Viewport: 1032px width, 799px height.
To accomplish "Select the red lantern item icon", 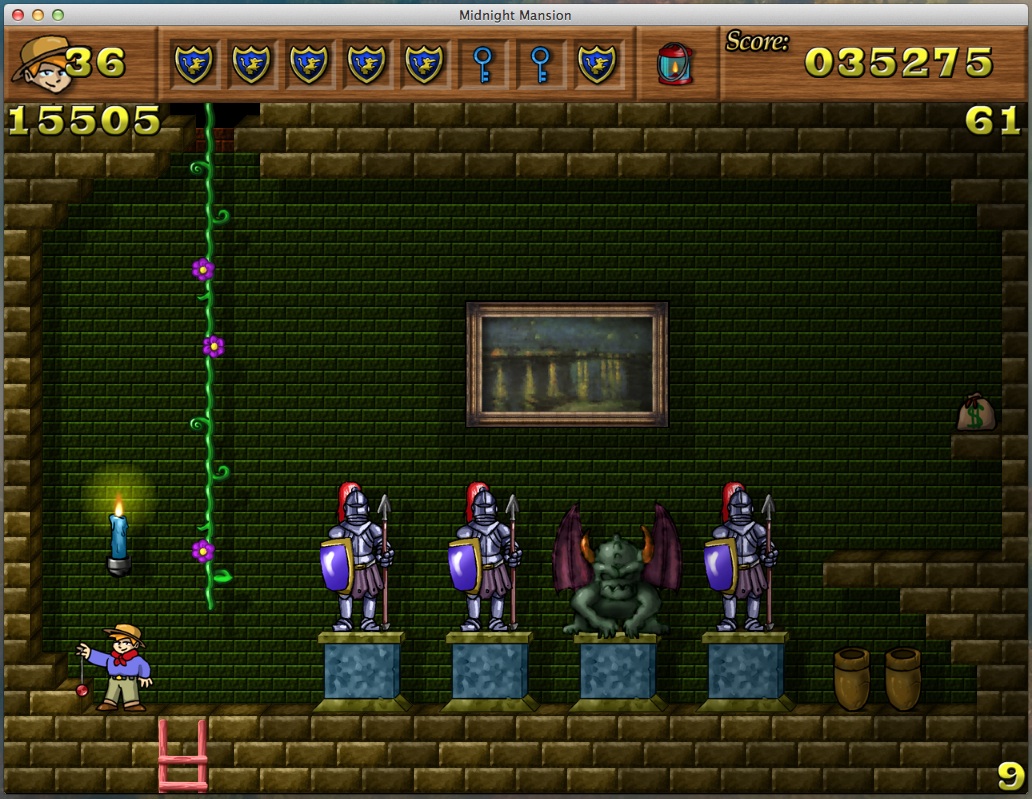I will tap(675, 63).
